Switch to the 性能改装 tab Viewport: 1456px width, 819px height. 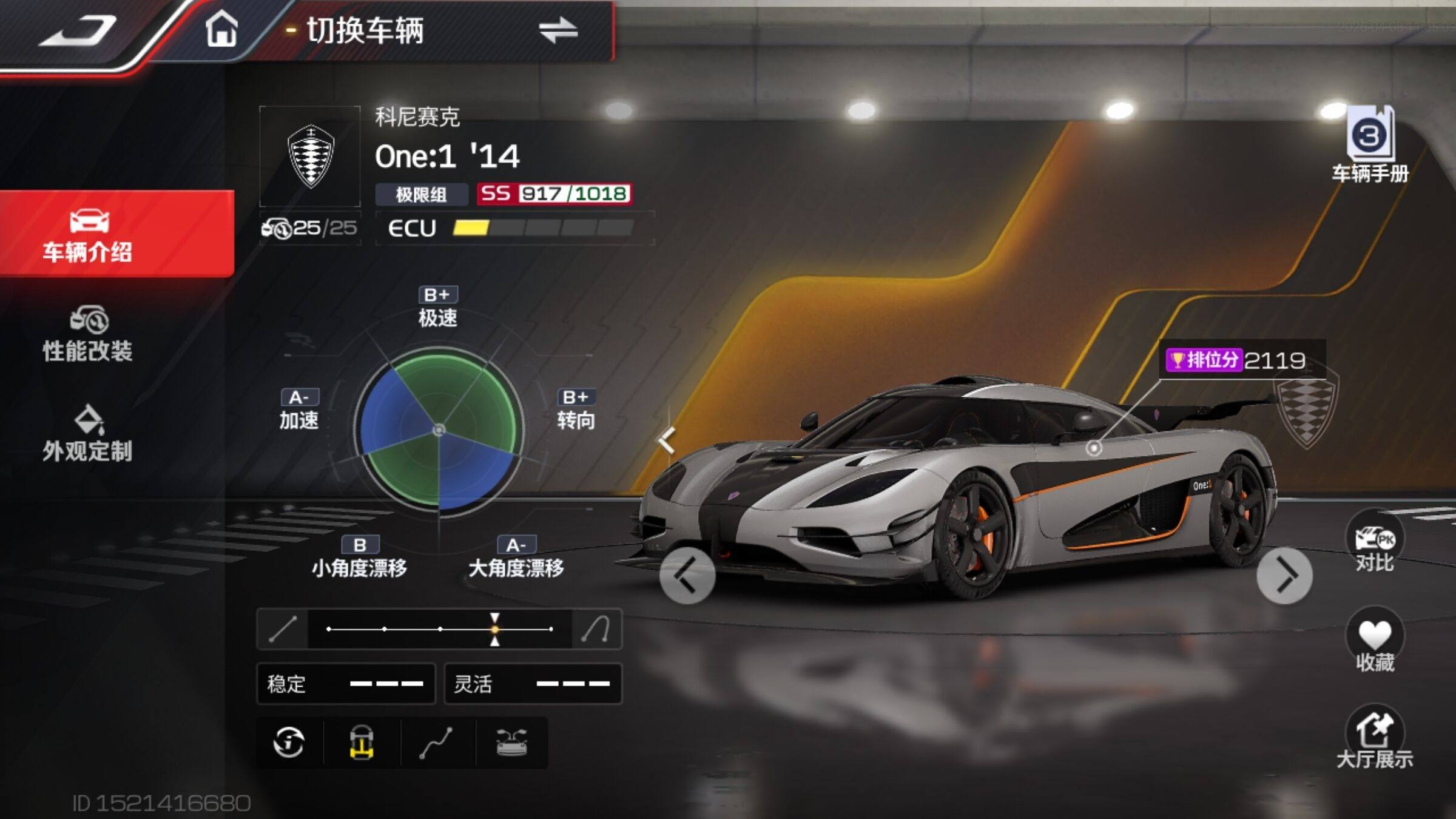[88, 335]
